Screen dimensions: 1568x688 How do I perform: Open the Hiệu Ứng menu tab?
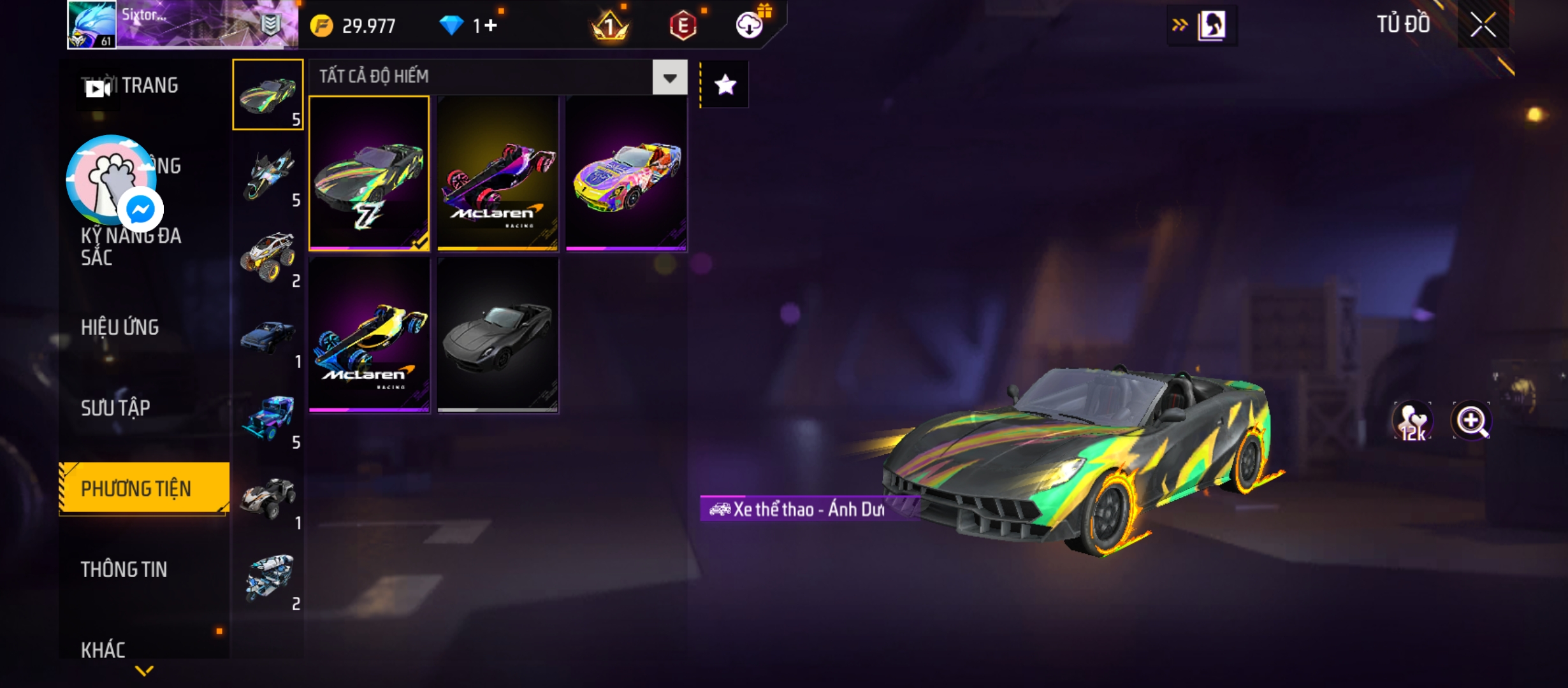tap(120, 327)
